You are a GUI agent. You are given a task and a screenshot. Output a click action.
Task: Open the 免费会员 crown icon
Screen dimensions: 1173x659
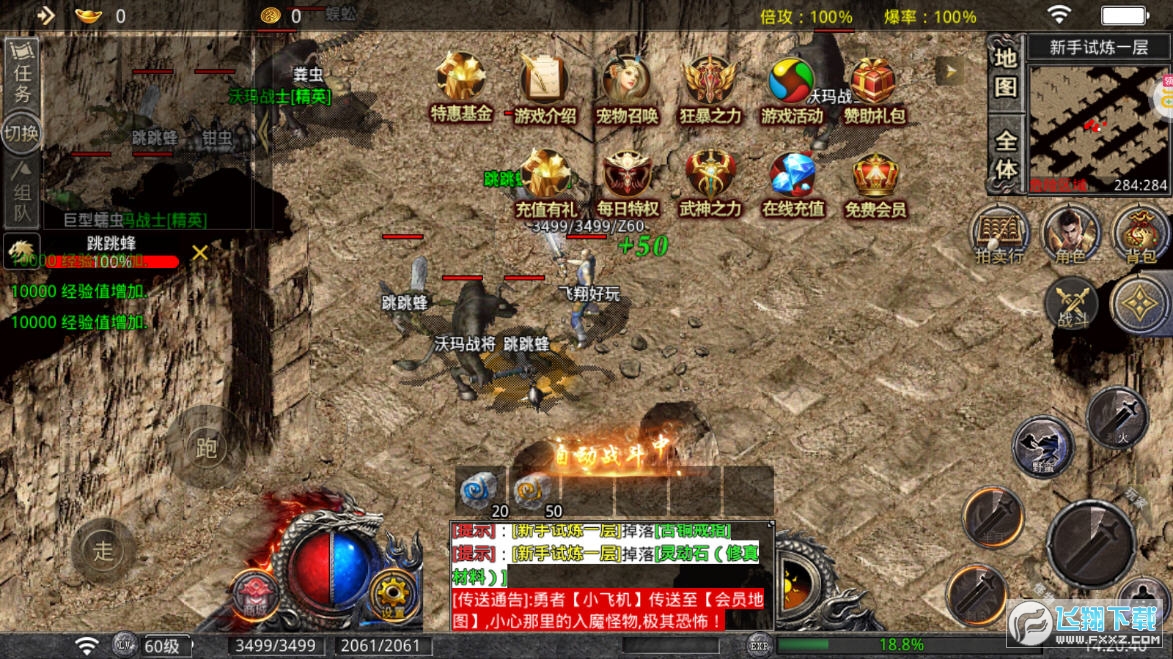pos(875,177)
